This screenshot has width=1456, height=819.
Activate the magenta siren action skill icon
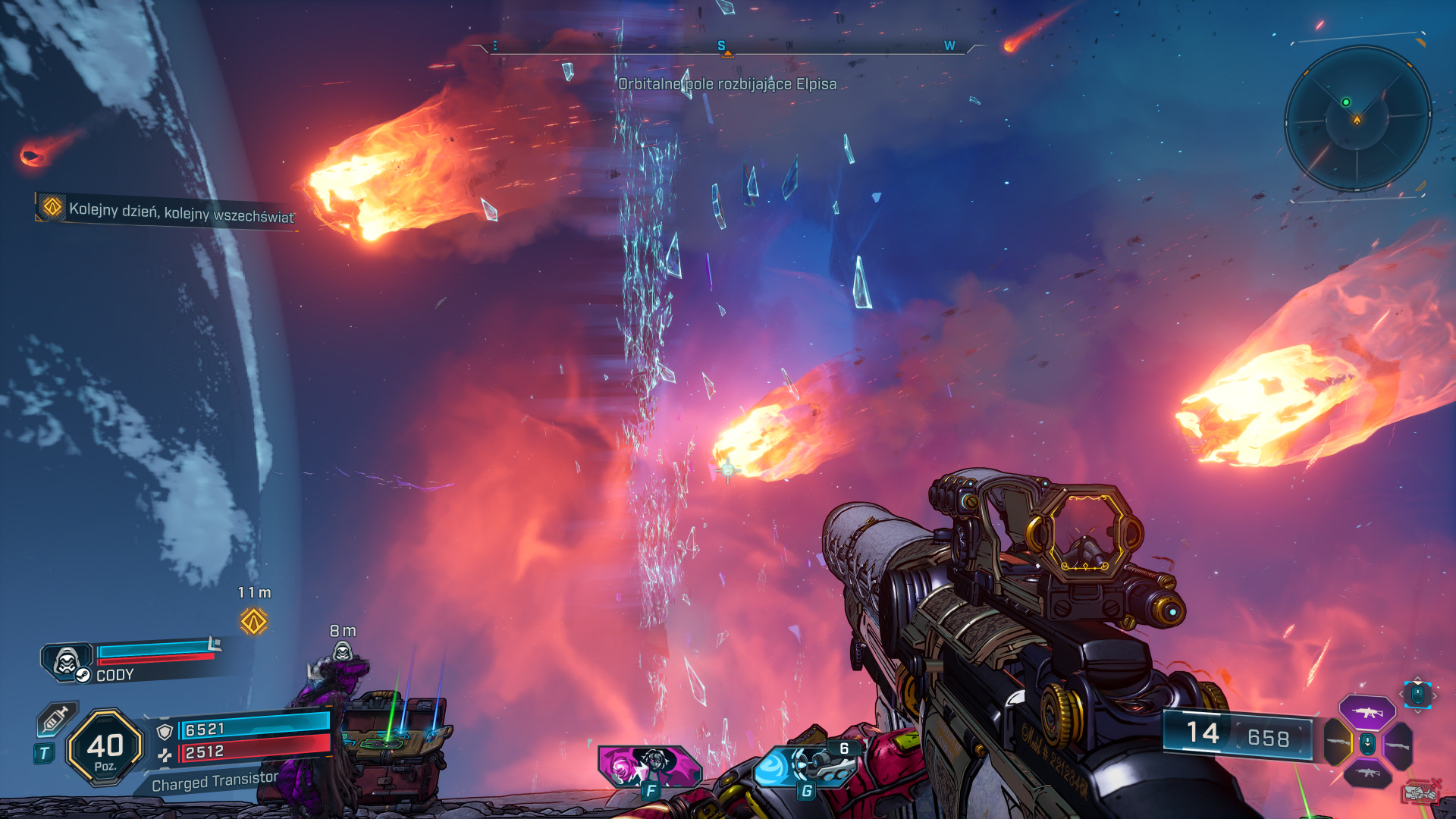pyautogui.click(x=649, y=766)
